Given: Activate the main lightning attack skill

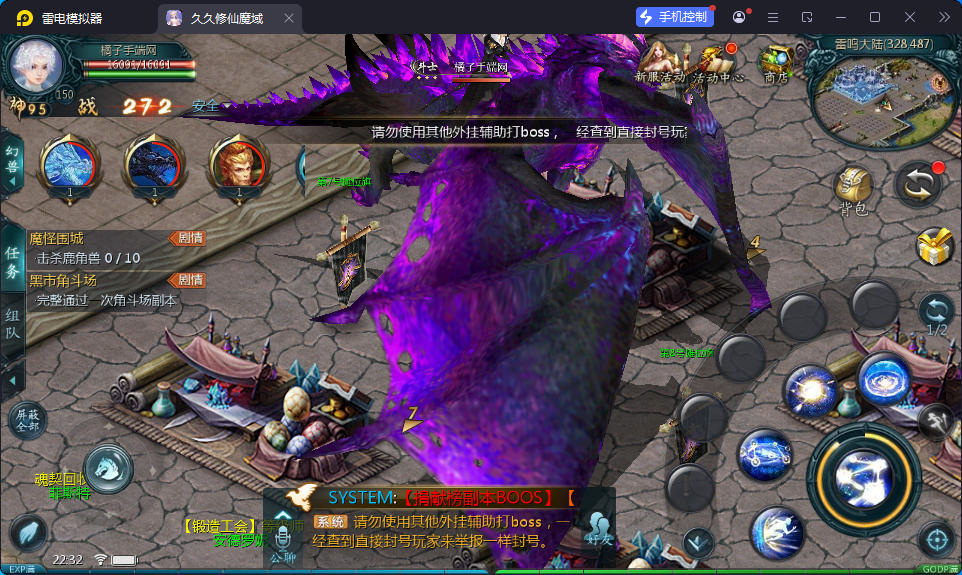Looking at the screenshot, I should click(863, 478).
